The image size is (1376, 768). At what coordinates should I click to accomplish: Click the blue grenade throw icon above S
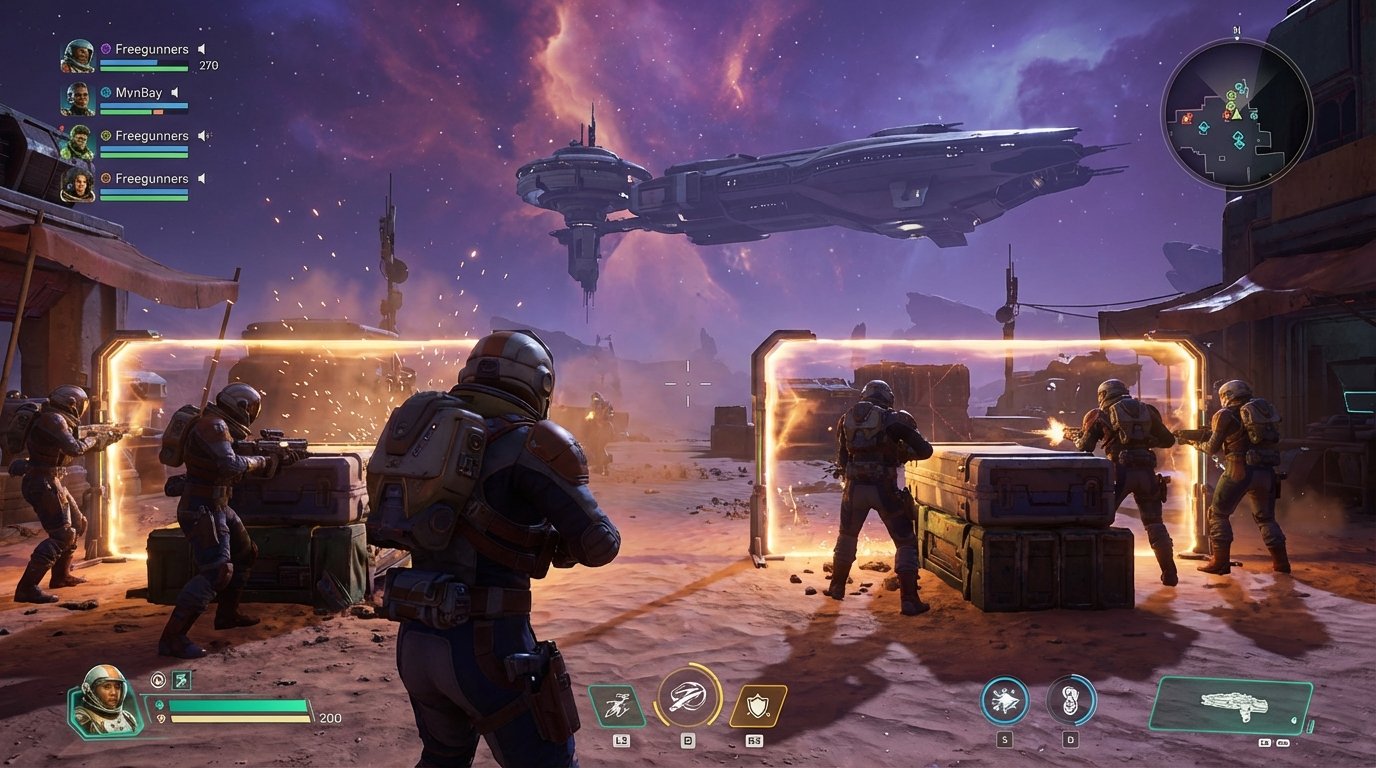tap(1004, 700)
